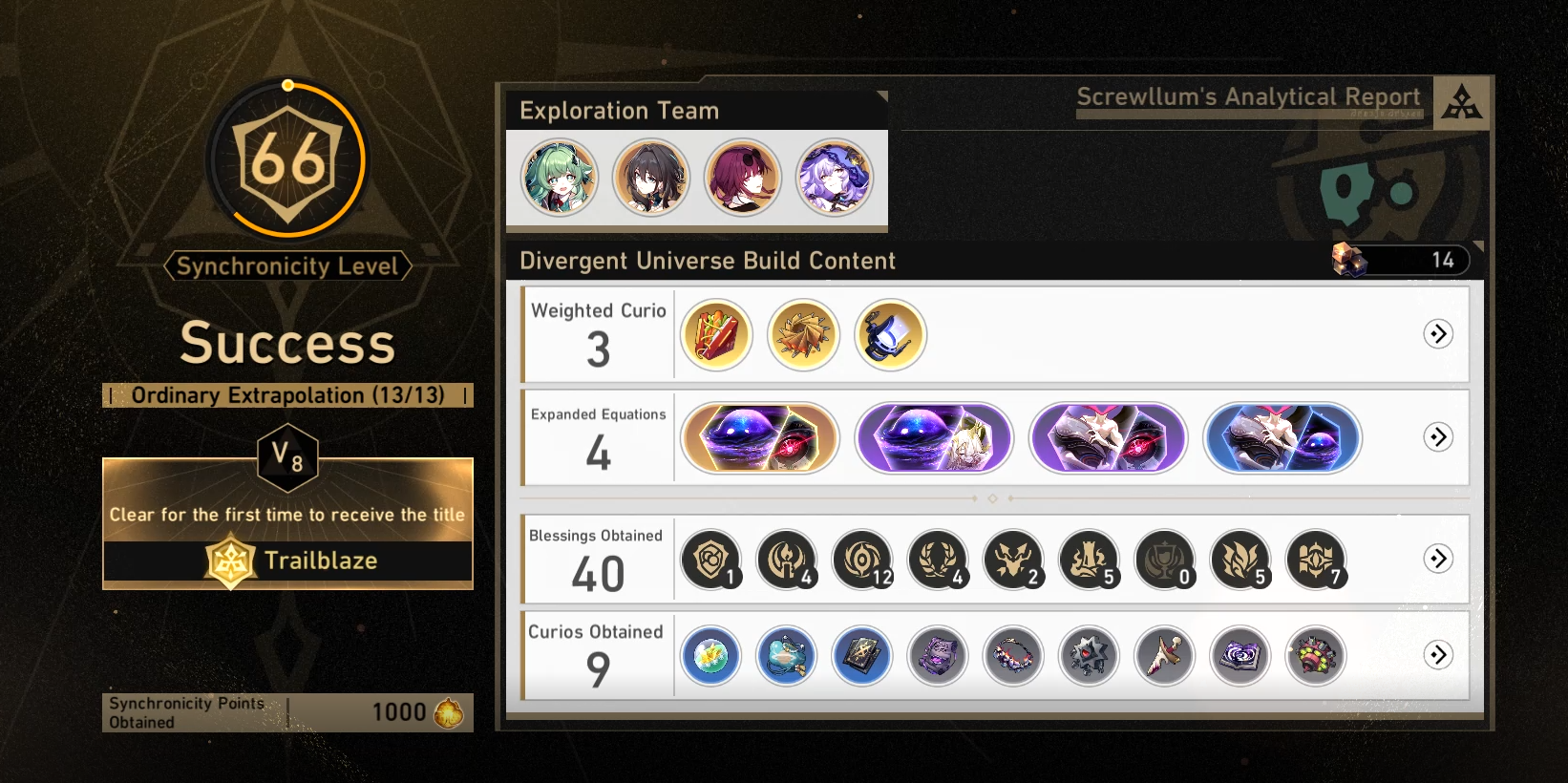
Task: View the first Curio Obtained thumbnail
Action: 710,656
